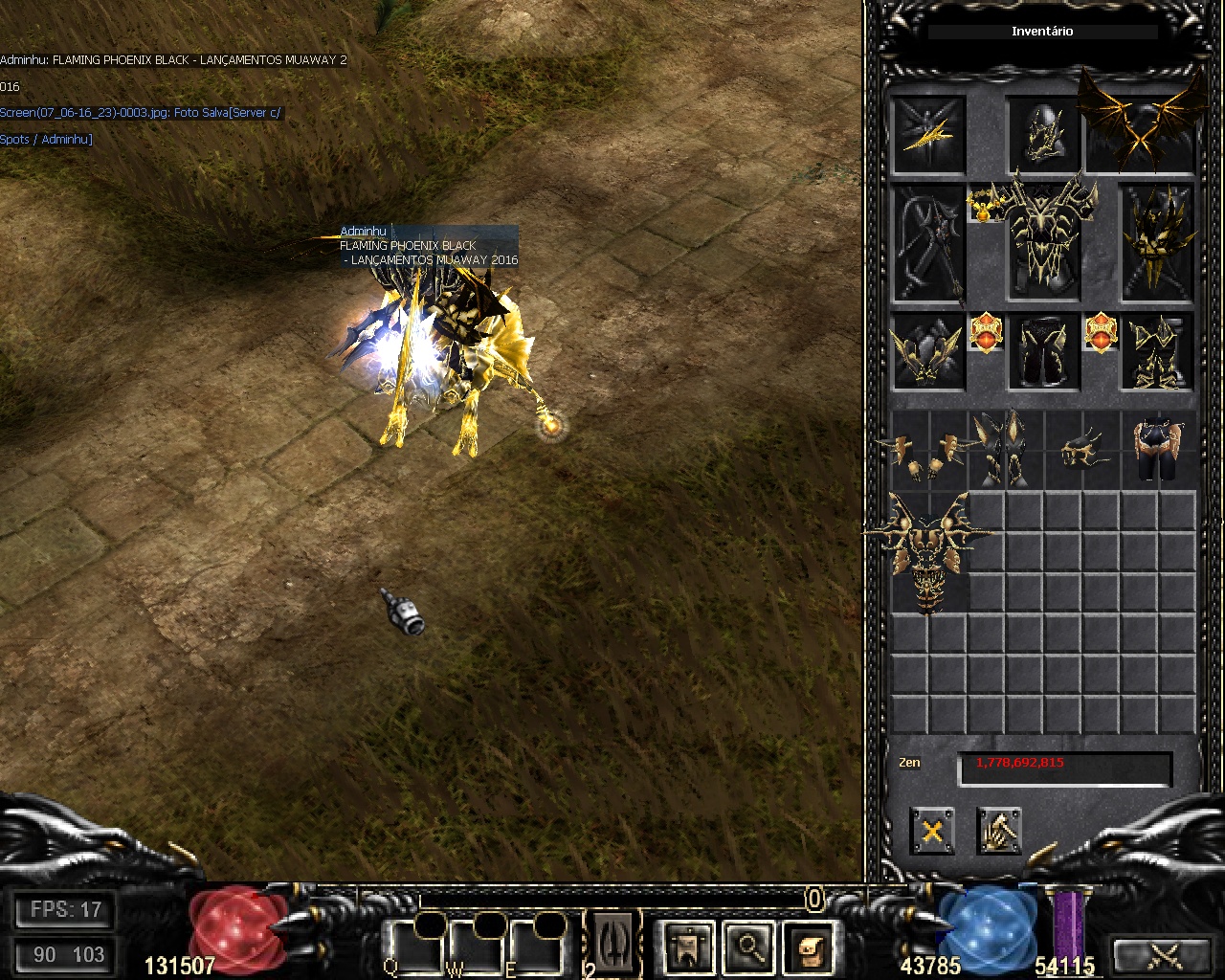Click the repair hammer button

999,830
